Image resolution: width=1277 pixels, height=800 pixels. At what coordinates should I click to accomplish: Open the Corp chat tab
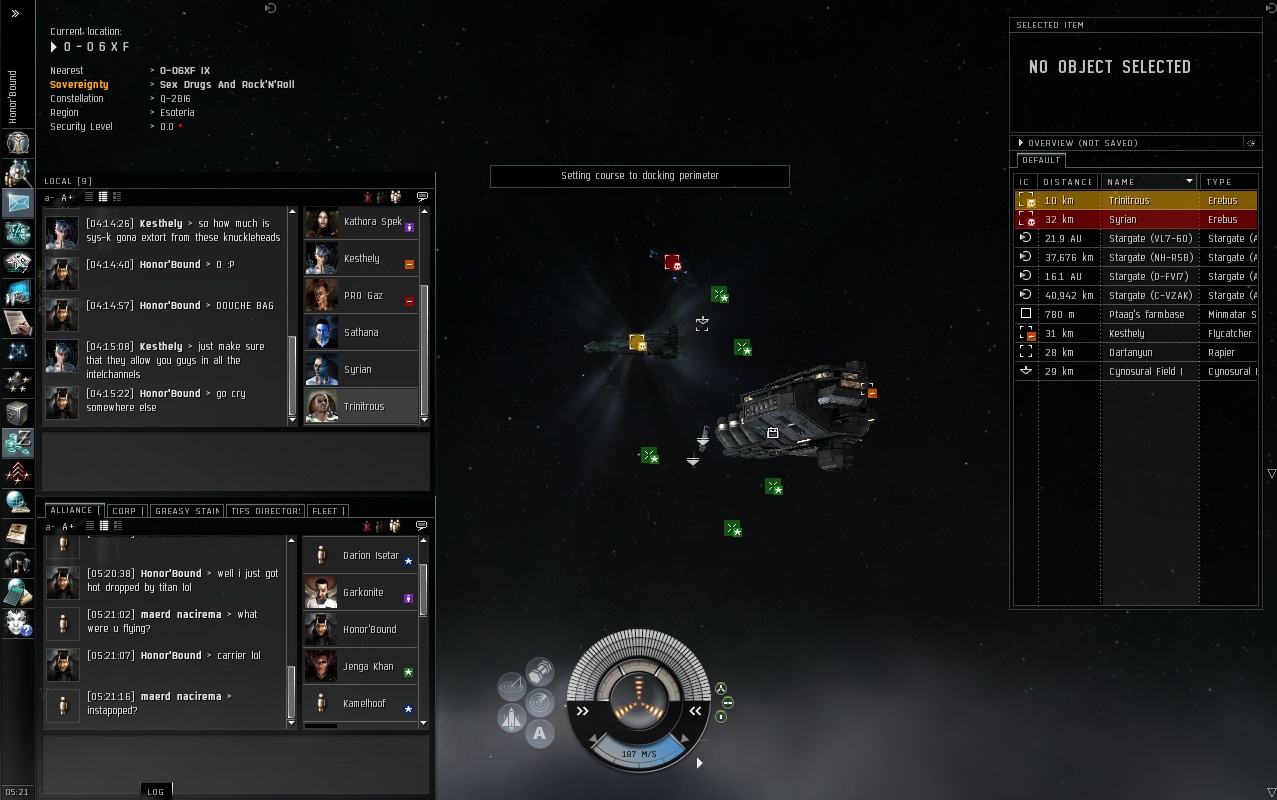point(126,511)
